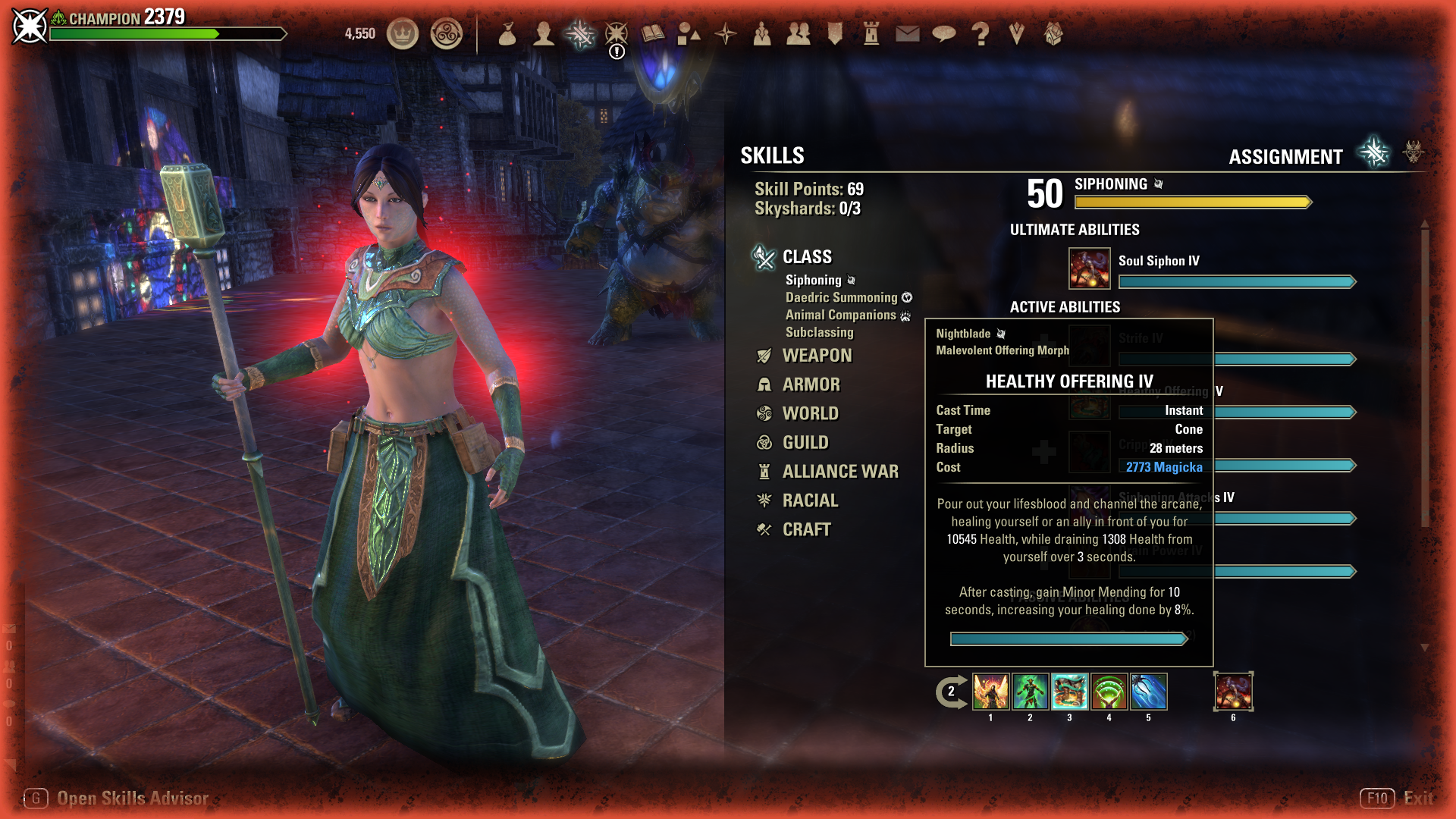Open the Crown Store crown icon

[x=403, y=34]
